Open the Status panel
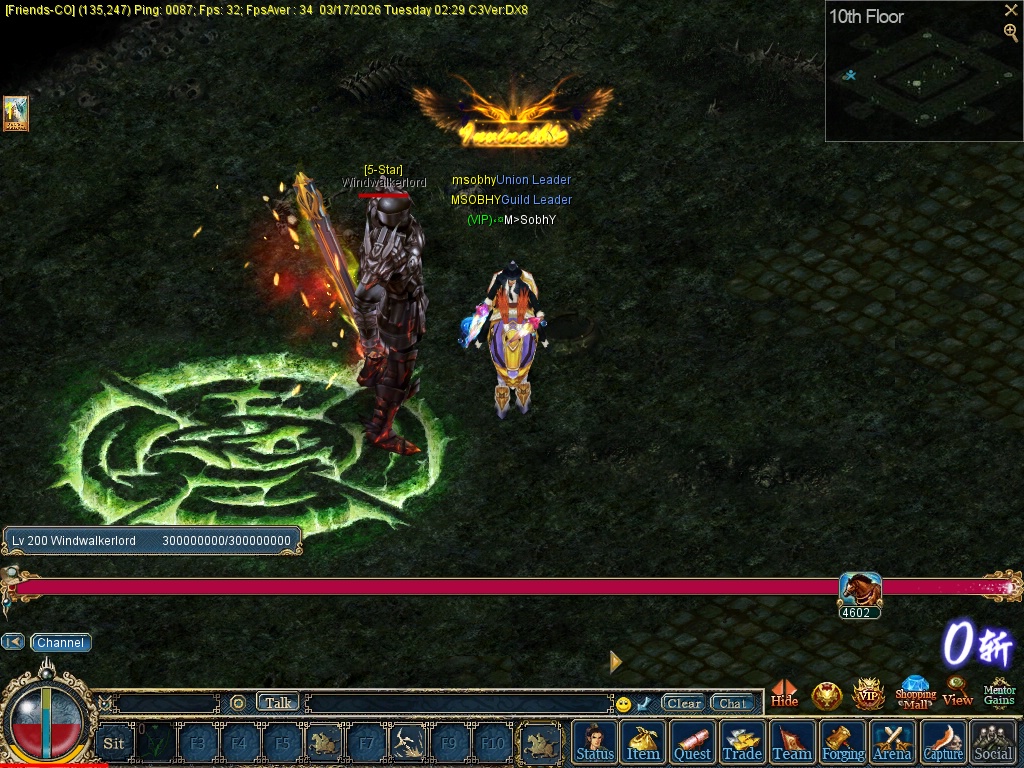 [595, 742]
